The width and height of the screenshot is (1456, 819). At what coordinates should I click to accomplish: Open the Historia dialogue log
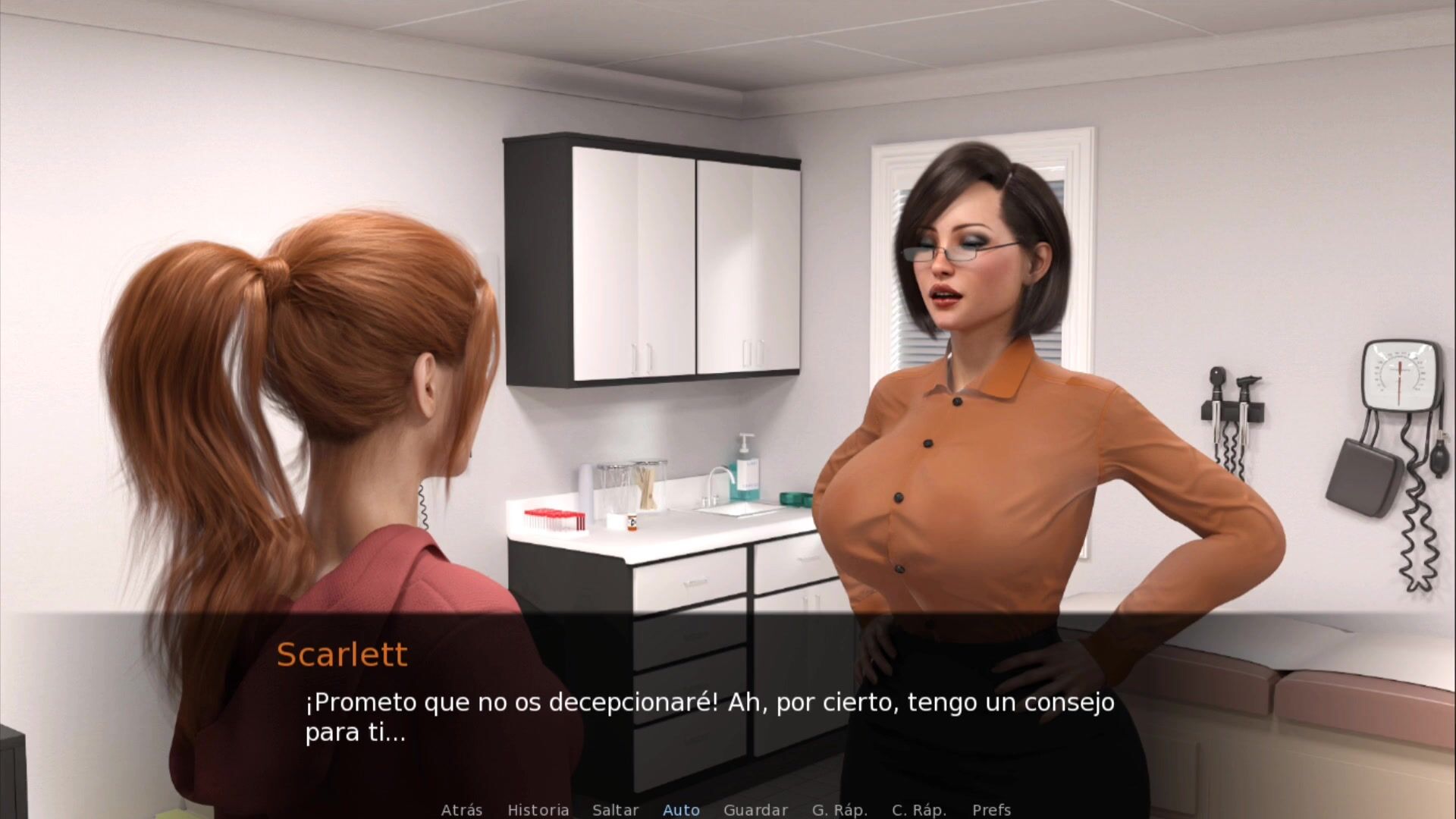pyautogui.click(x=538, y=810)
